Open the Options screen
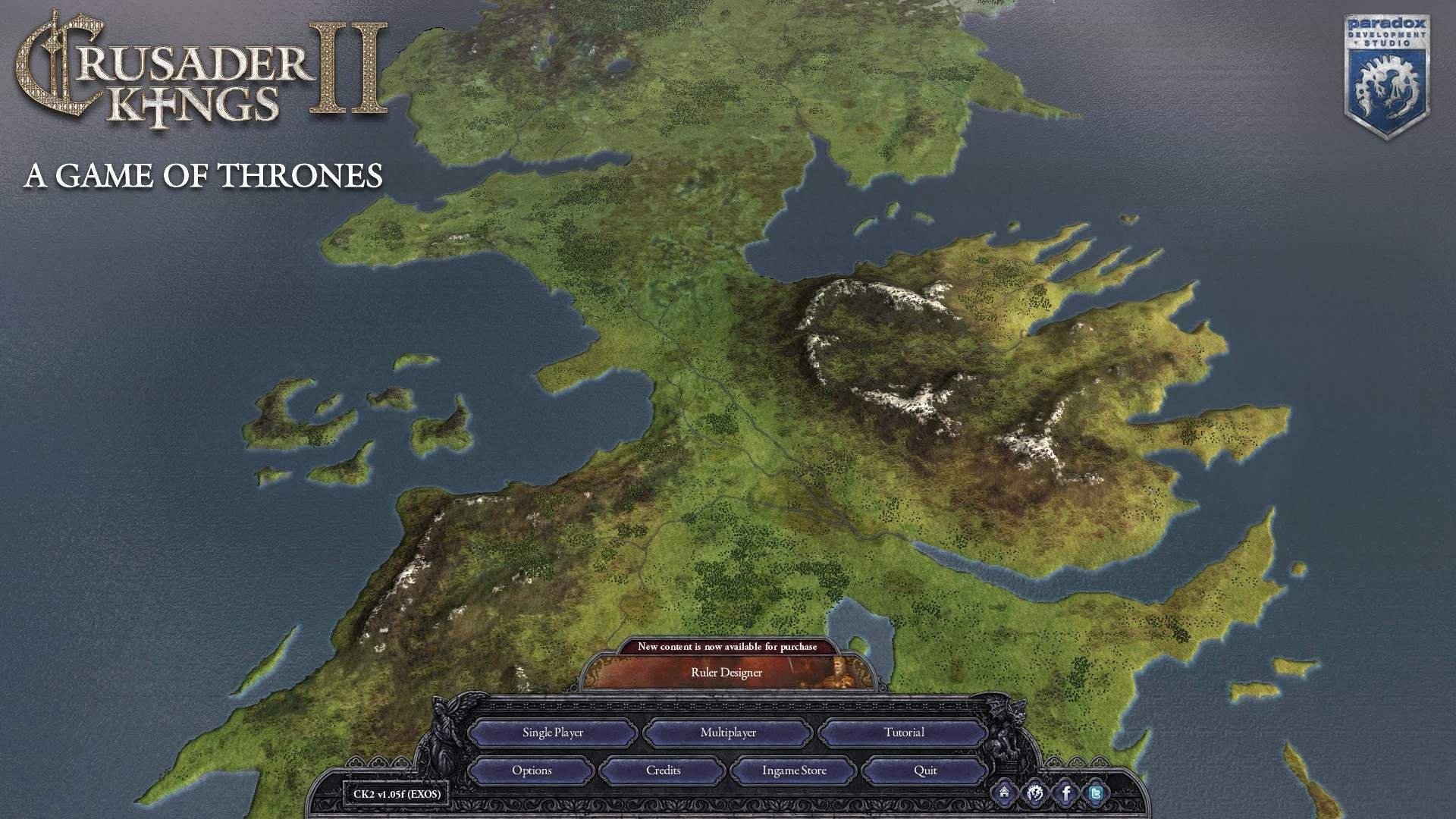The height and width of the screenshot is (819, 1456). tap(533, 770)
